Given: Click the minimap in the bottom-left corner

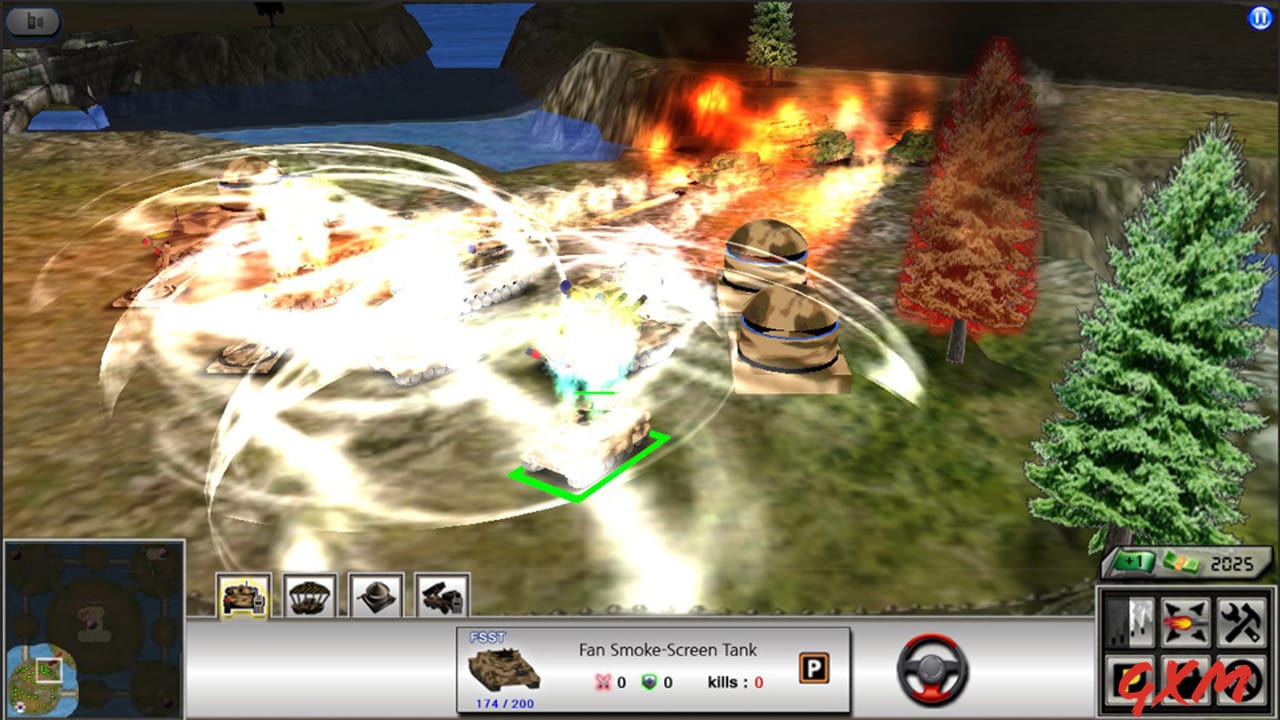Looking at the screenshot, I should point(95,630).
